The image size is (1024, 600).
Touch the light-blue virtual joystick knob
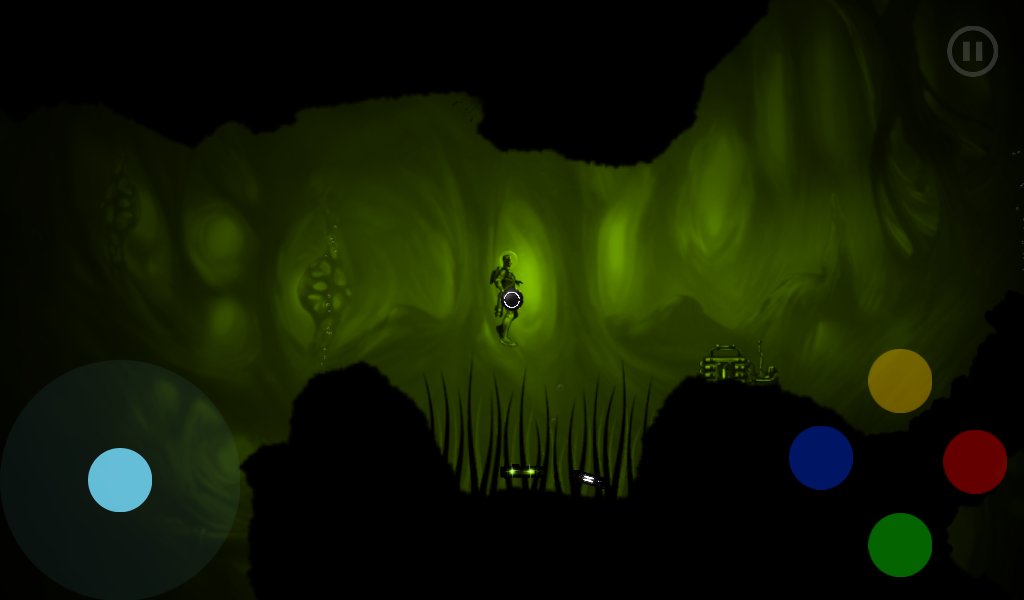coord(120,480)
